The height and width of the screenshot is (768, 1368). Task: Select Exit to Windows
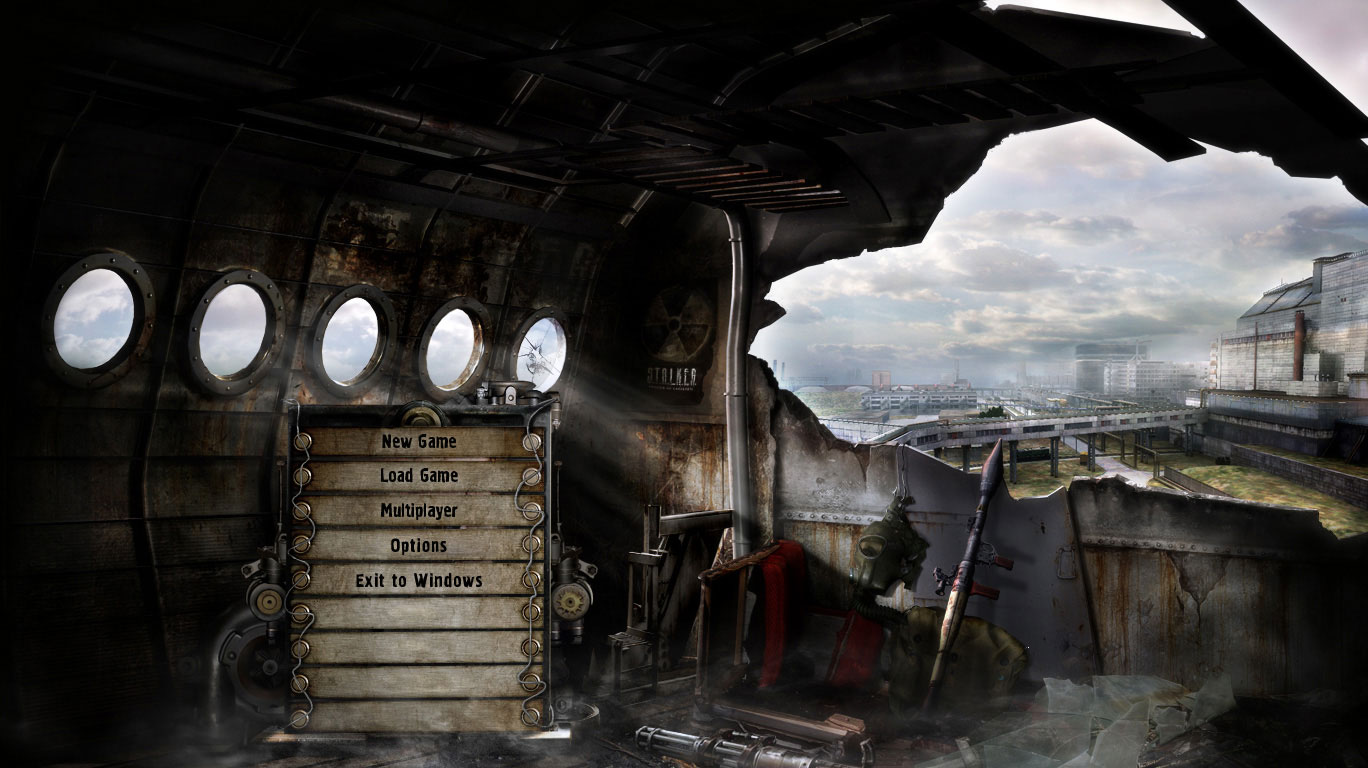click(x=418, y=580)
